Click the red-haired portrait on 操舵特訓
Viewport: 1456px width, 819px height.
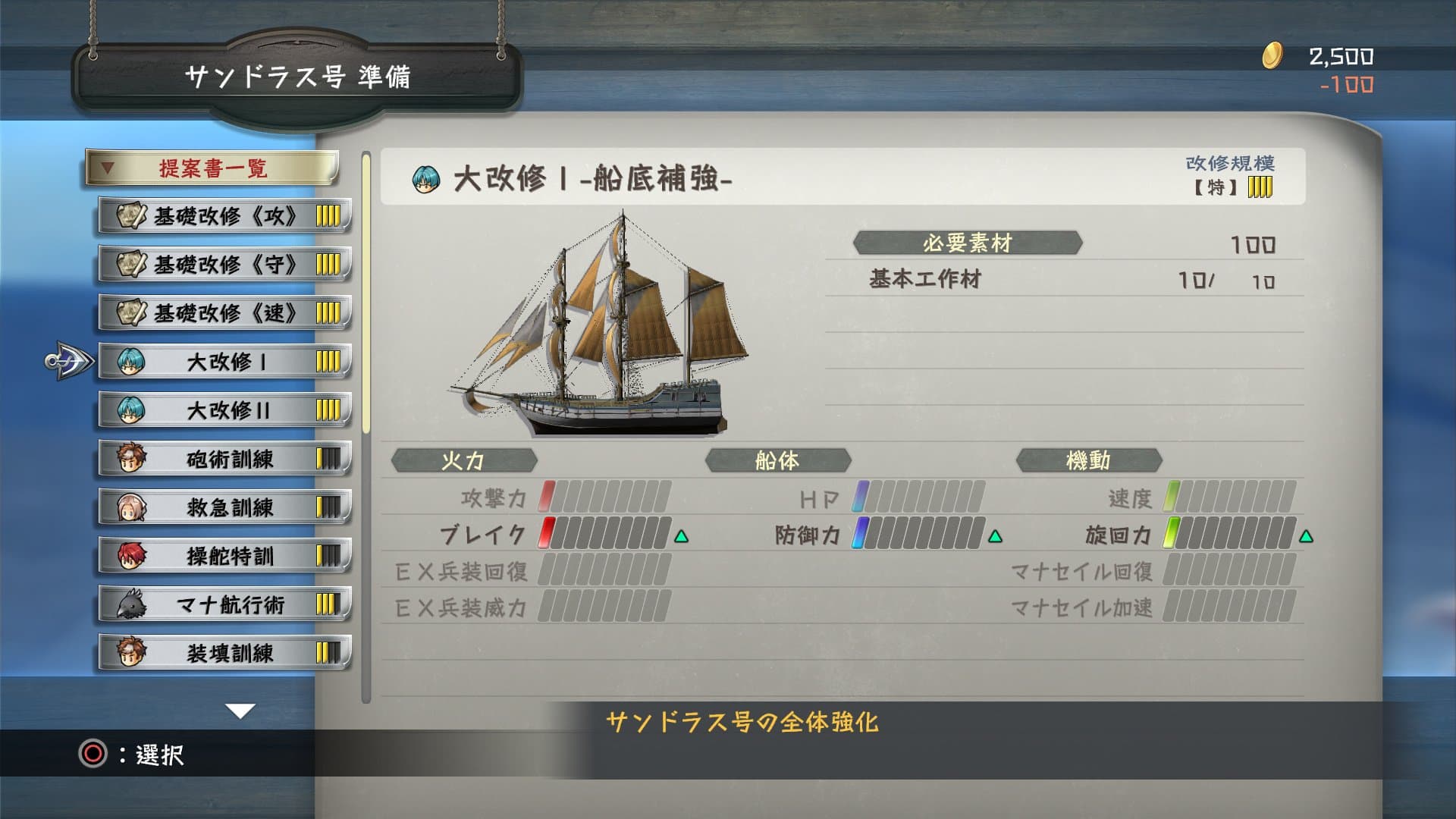[130, 555]
